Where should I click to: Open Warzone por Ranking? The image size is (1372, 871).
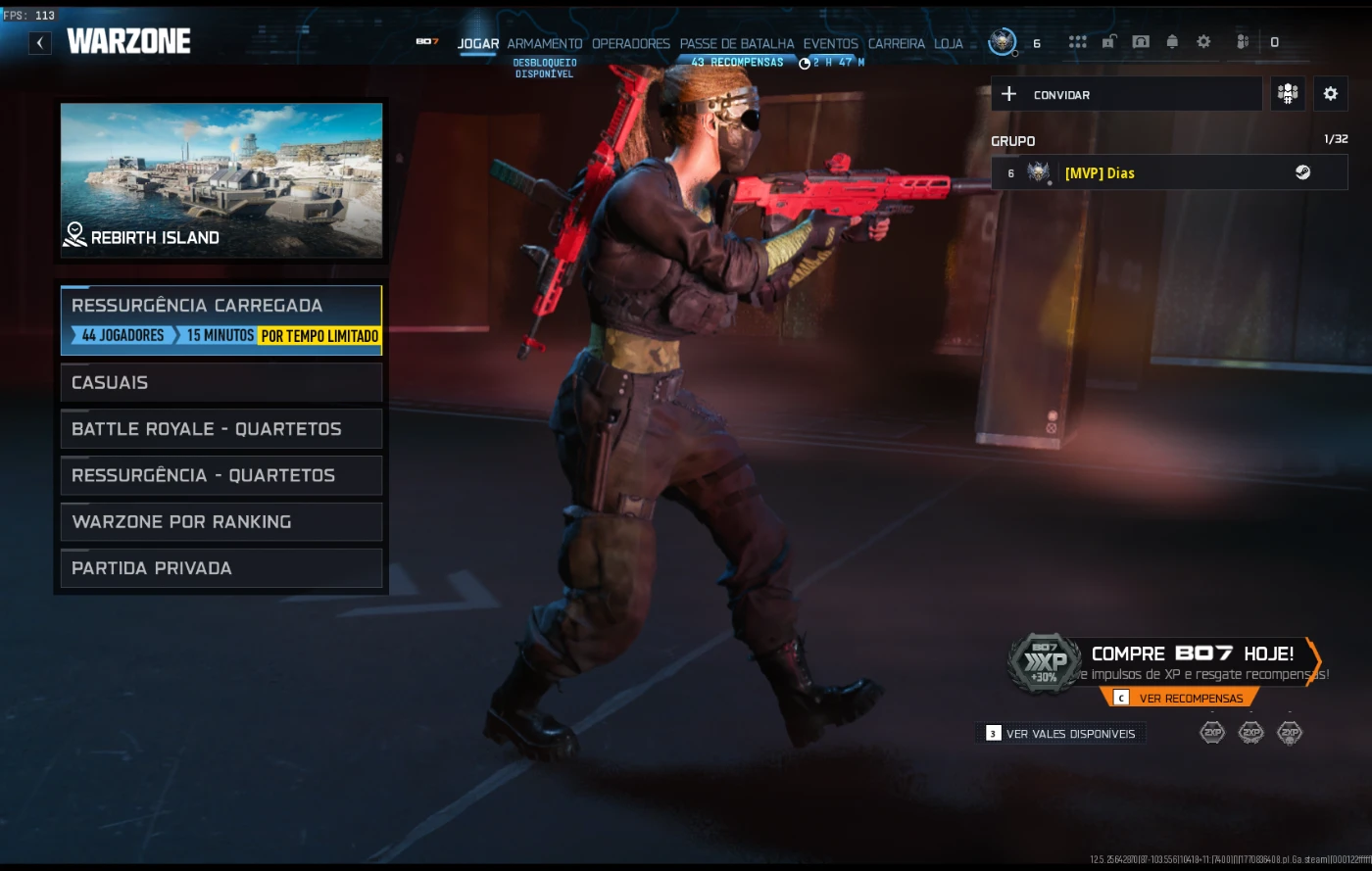coord(220,522)
